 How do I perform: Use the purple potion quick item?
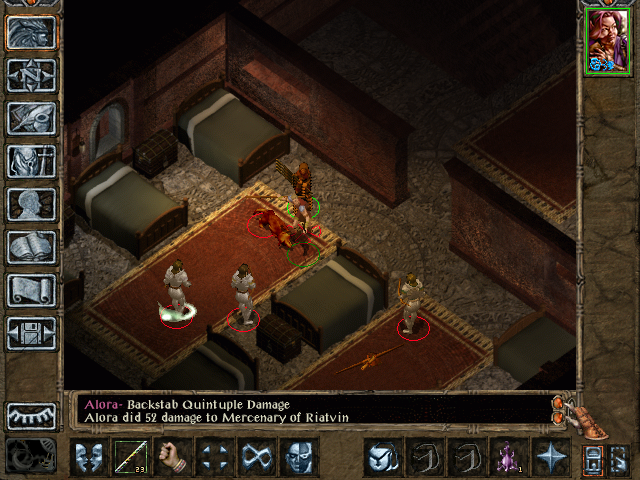click(508, 458)
